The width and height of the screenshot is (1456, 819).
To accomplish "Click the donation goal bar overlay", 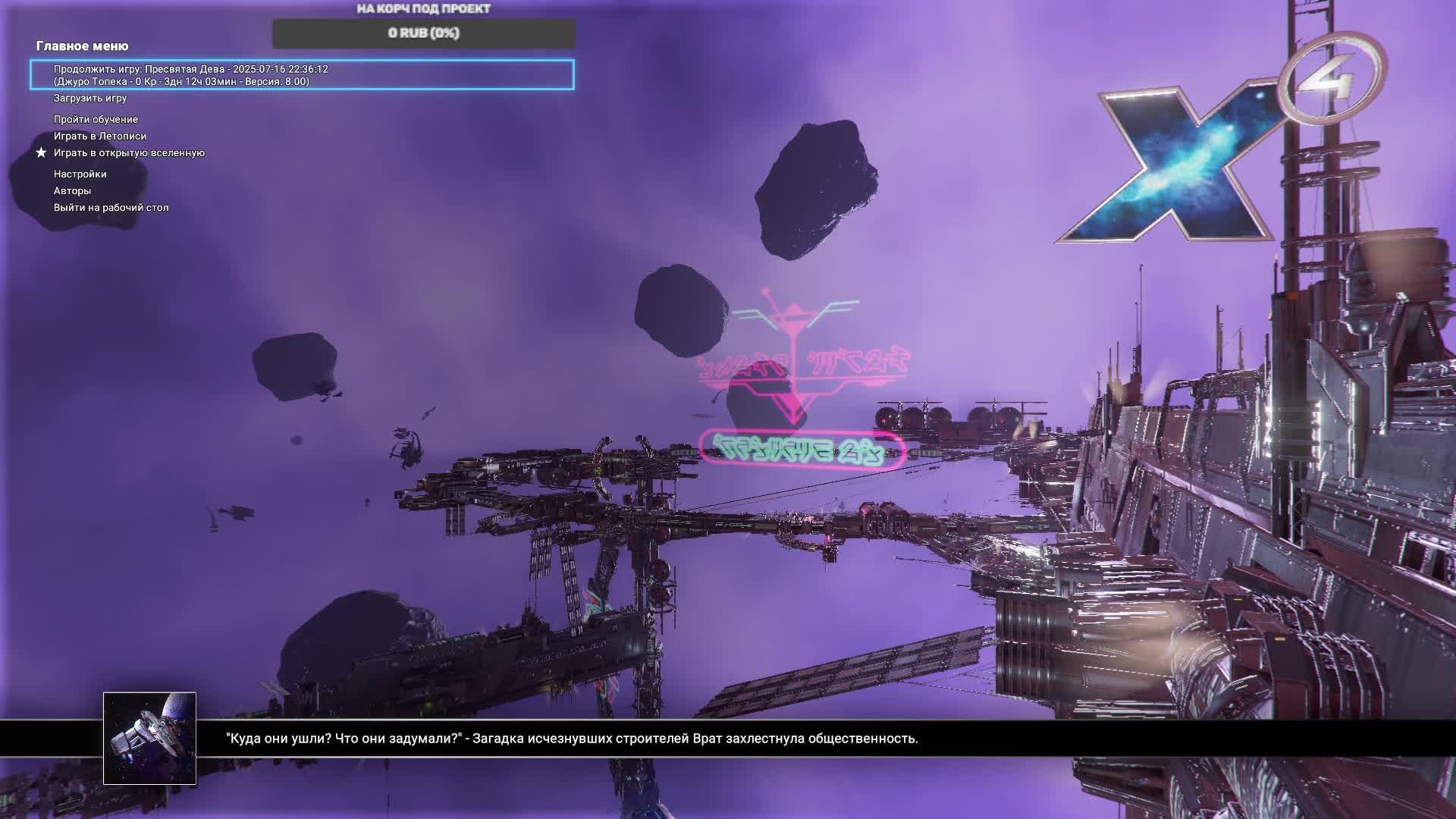I will click(423, 33).
